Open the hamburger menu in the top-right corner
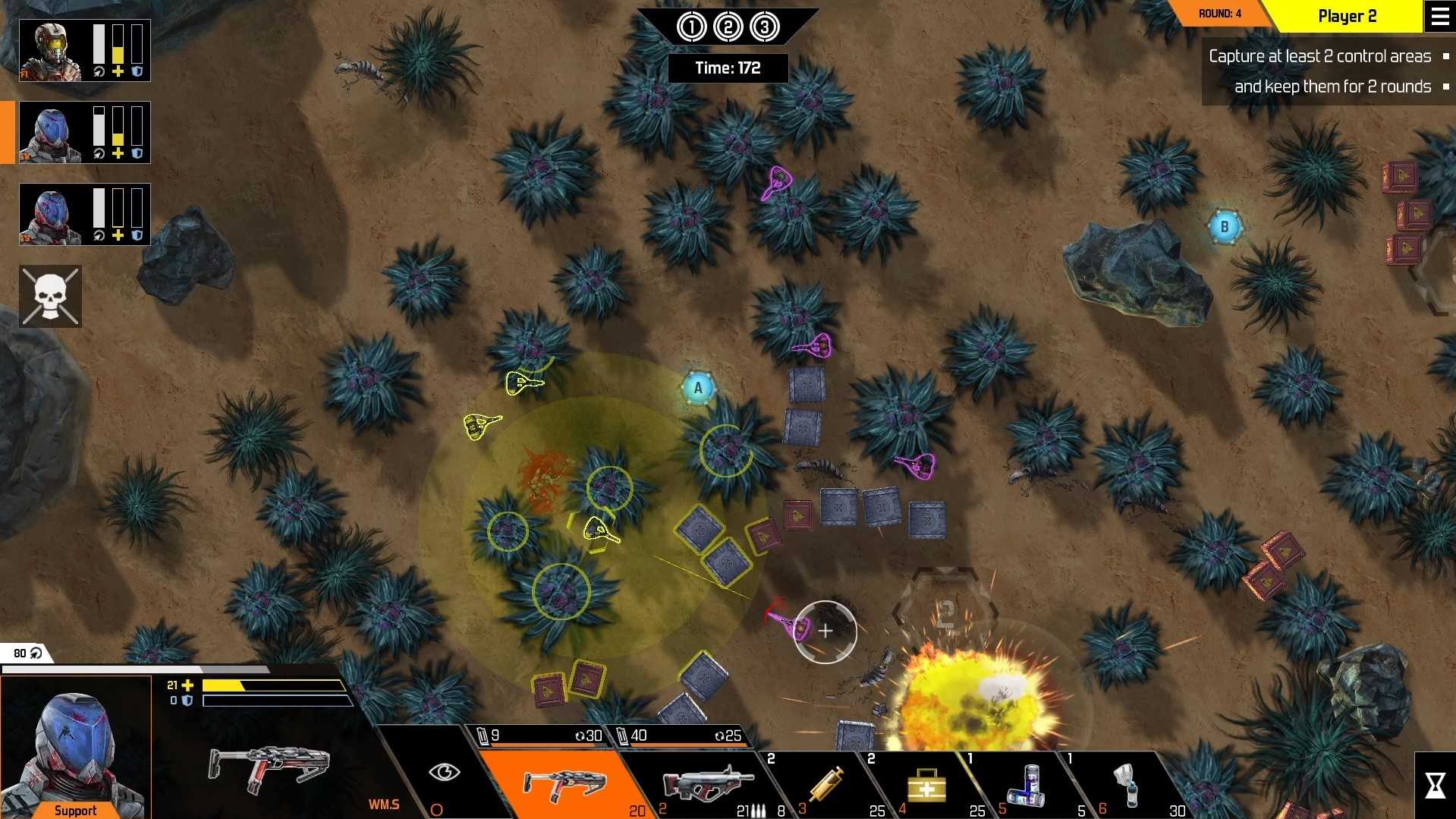This screenshot has width=1456, height=819. pyautogui.click(x=1440, y=15)
